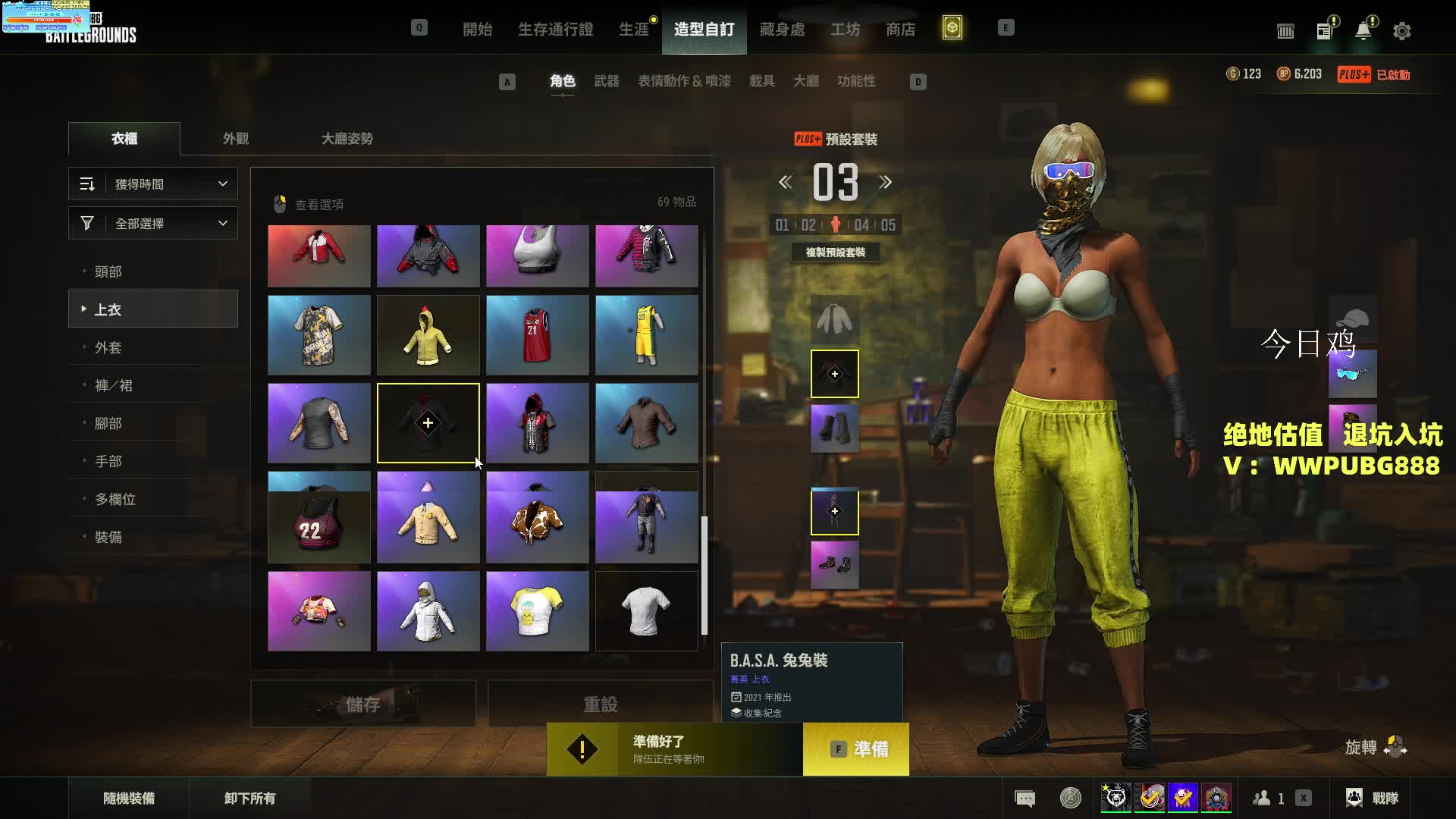Screen dimensions: 1456x819
Task: Randomize outfit with 隨機裝備
Action: (x=129, y=798)
